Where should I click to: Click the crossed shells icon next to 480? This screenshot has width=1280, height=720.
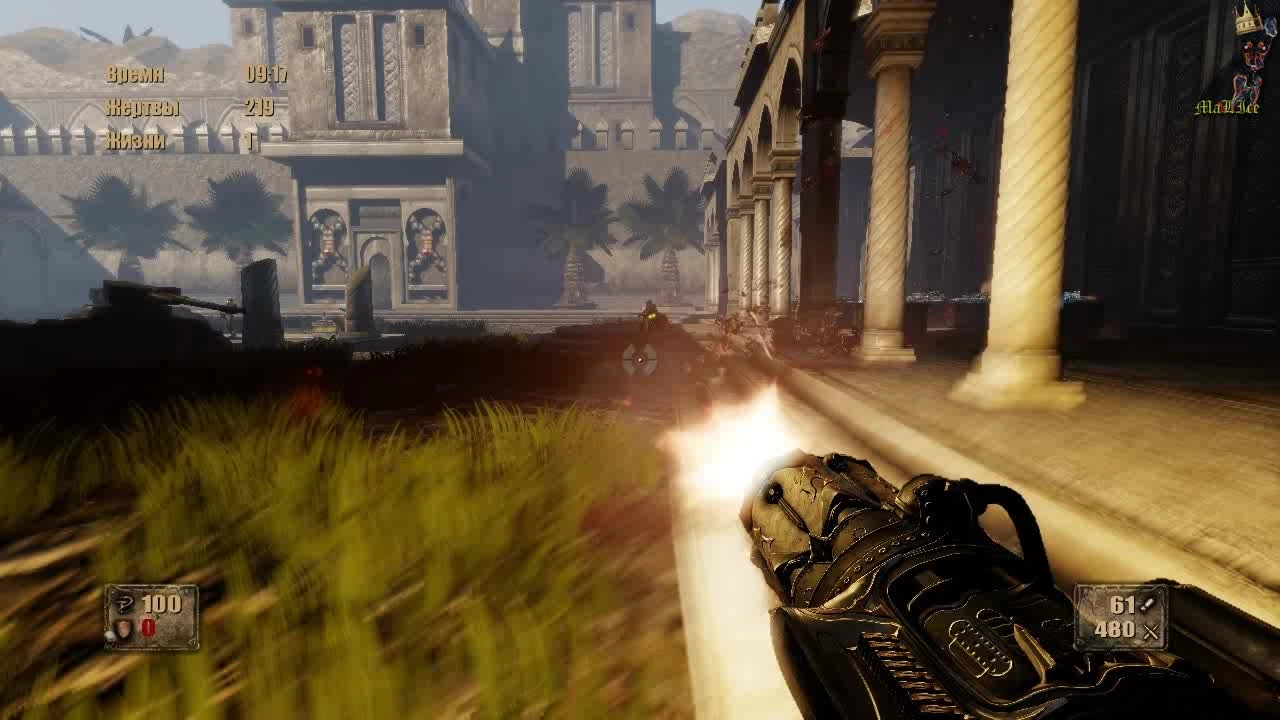click(1152, 631)
